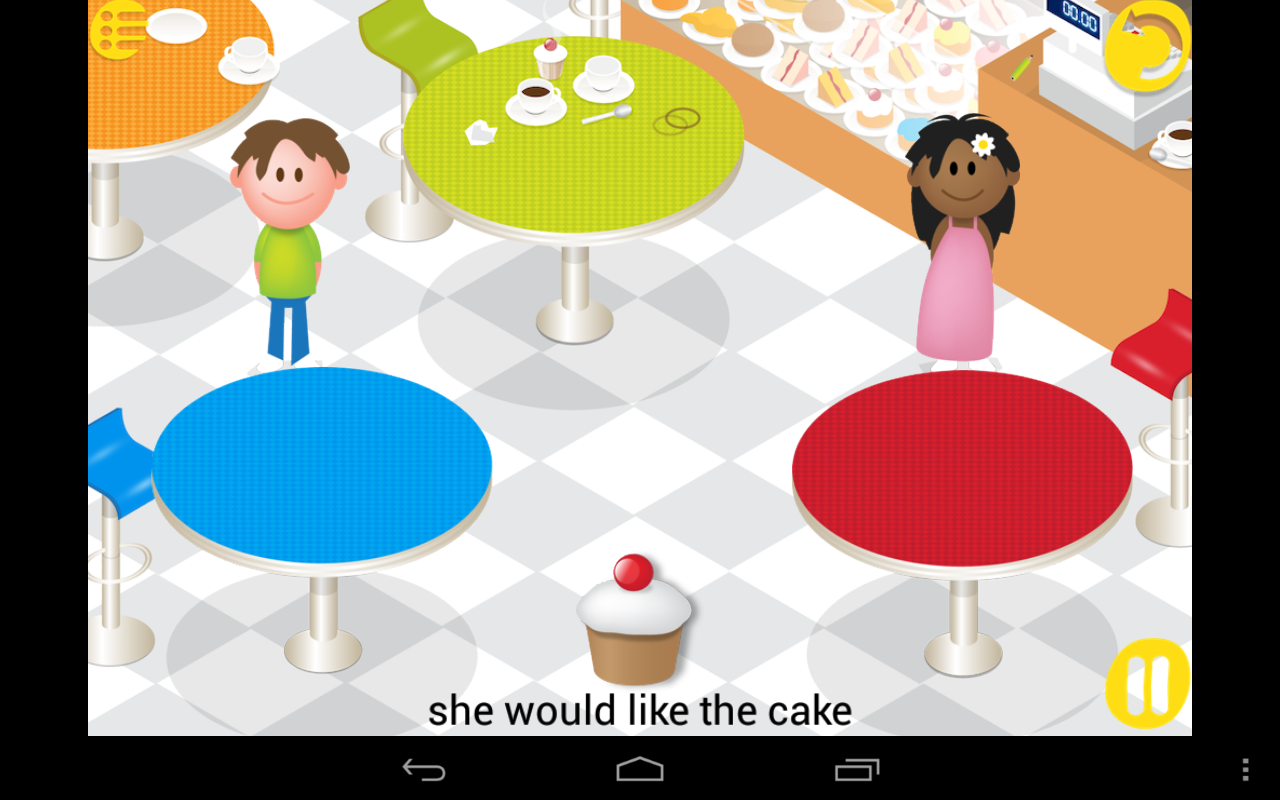
Task: Open the recent apps button
Action: [855, 769]
